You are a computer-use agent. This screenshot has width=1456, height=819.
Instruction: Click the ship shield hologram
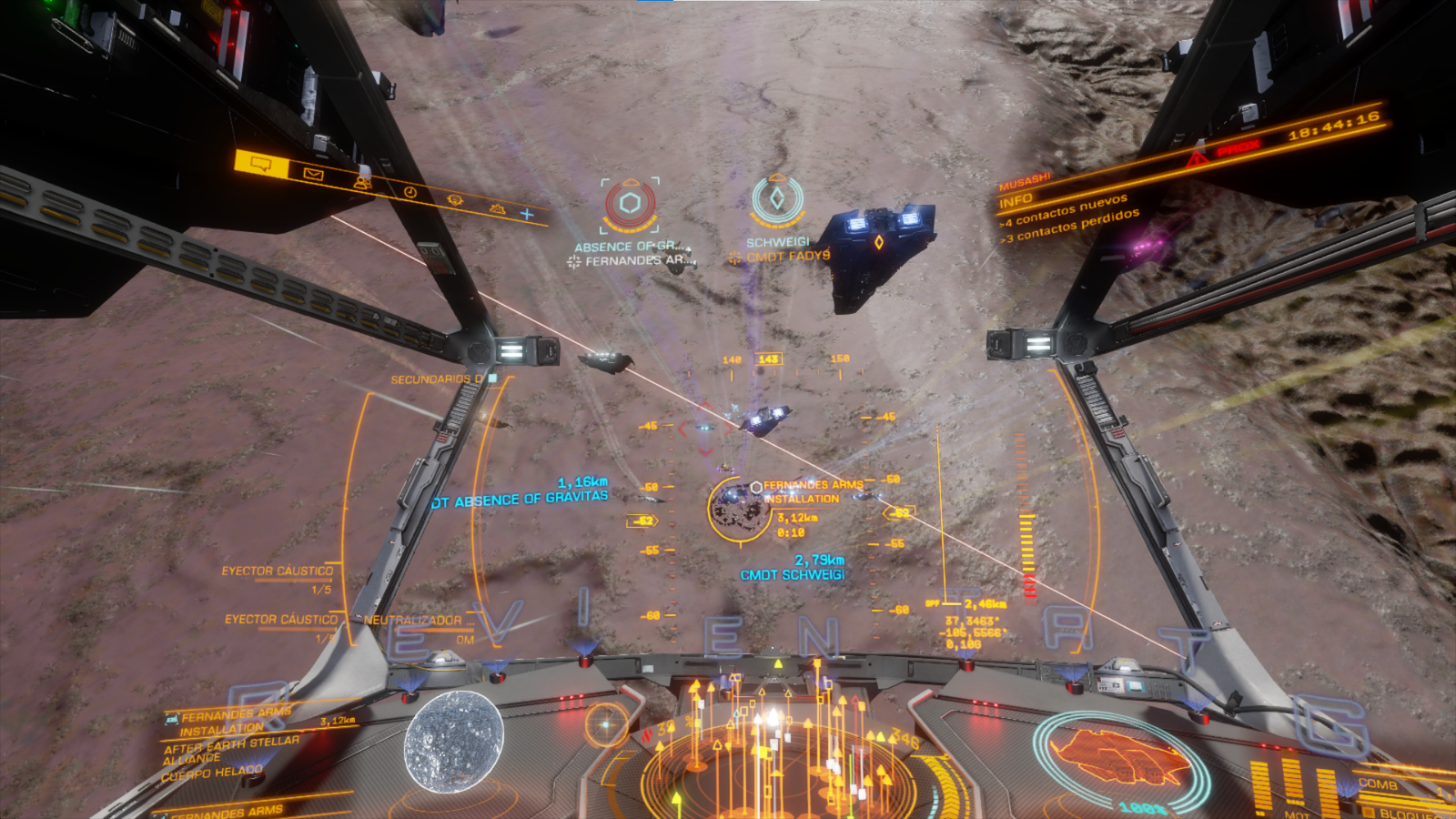[1119, 757]
